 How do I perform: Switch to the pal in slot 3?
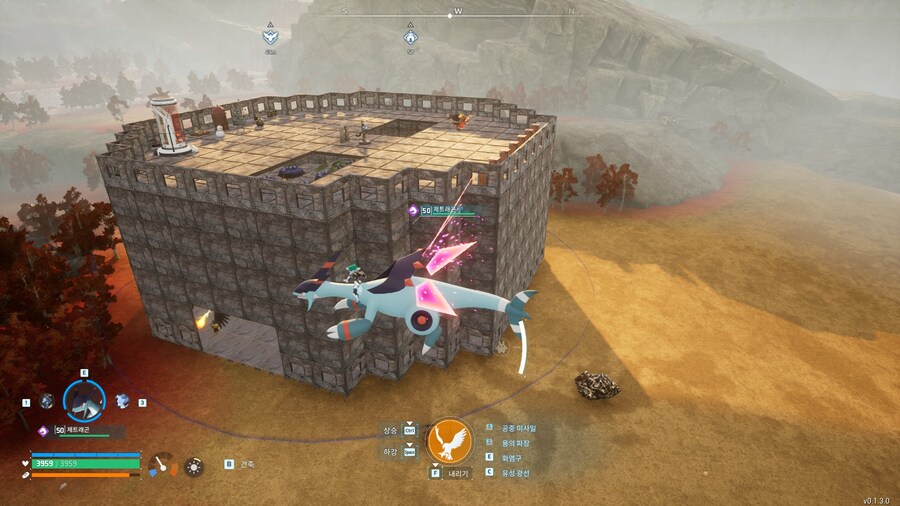point(122,401)
